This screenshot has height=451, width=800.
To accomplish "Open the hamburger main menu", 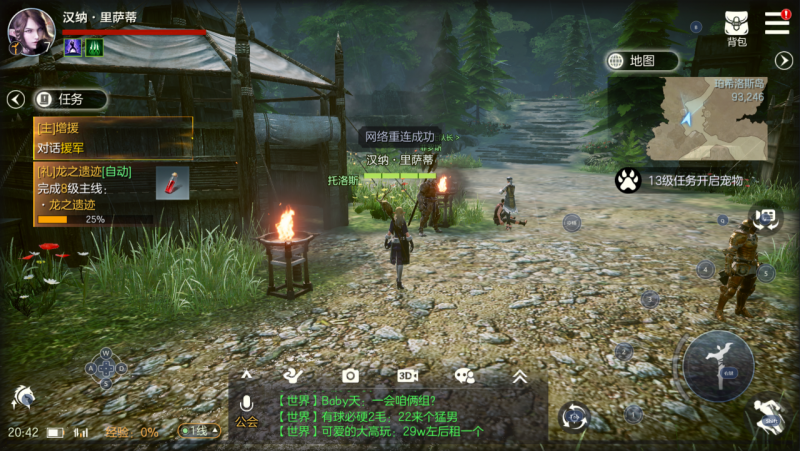I will point(777,23).
